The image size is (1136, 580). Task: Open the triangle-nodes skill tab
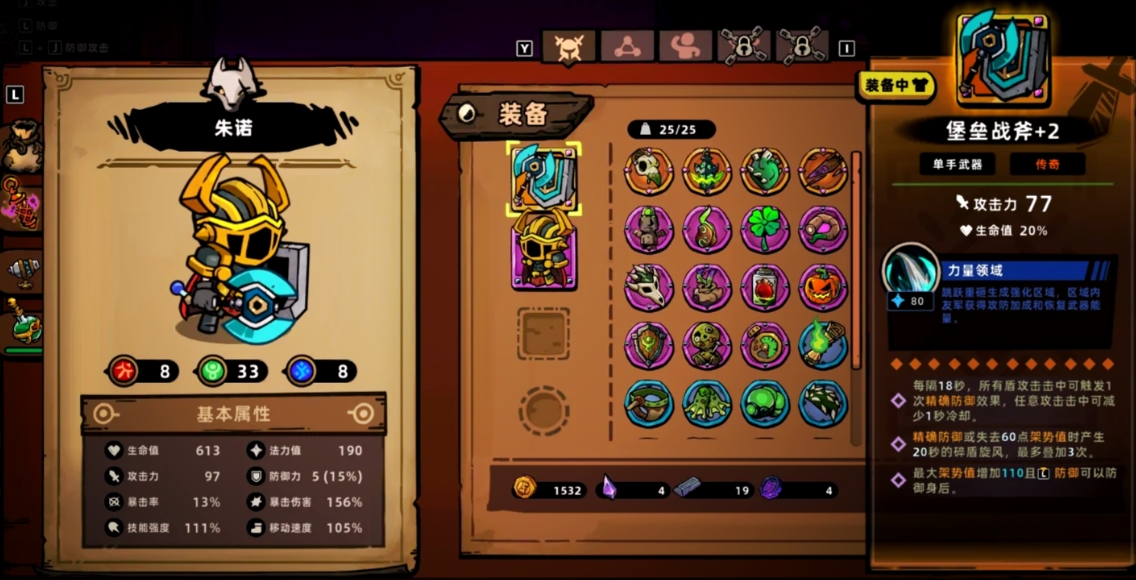point(627,46)
